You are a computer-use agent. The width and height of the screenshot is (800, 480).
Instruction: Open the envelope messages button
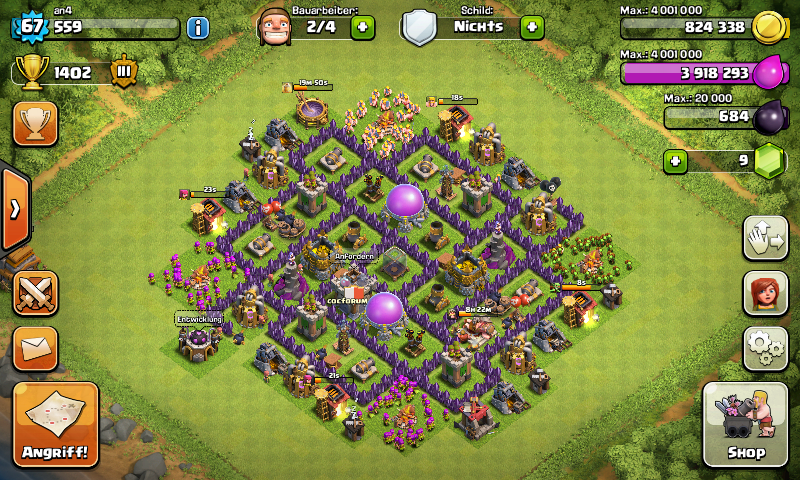click(35, 348)
